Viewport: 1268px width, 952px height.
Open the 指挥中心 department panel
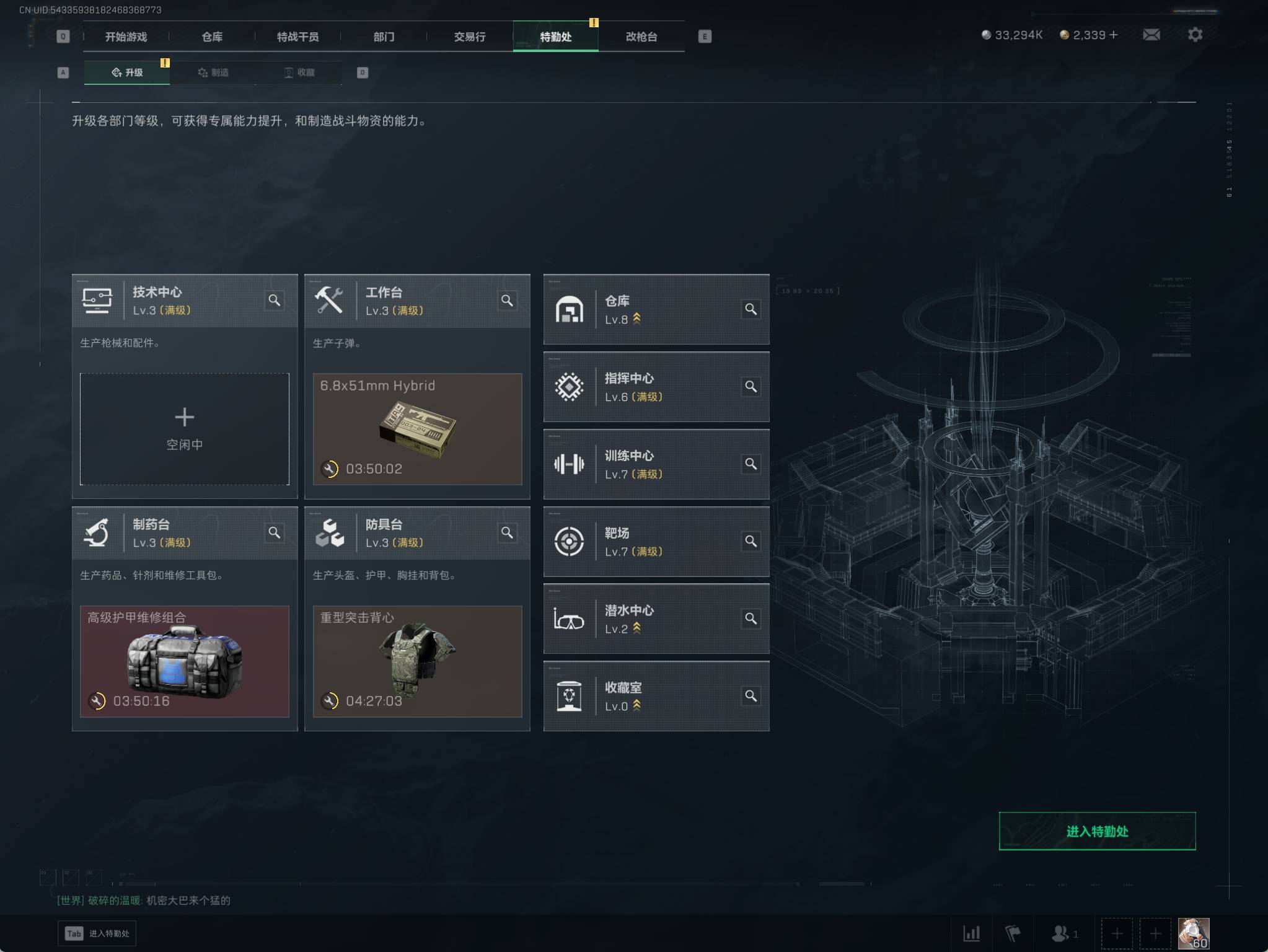coord(656,387)
